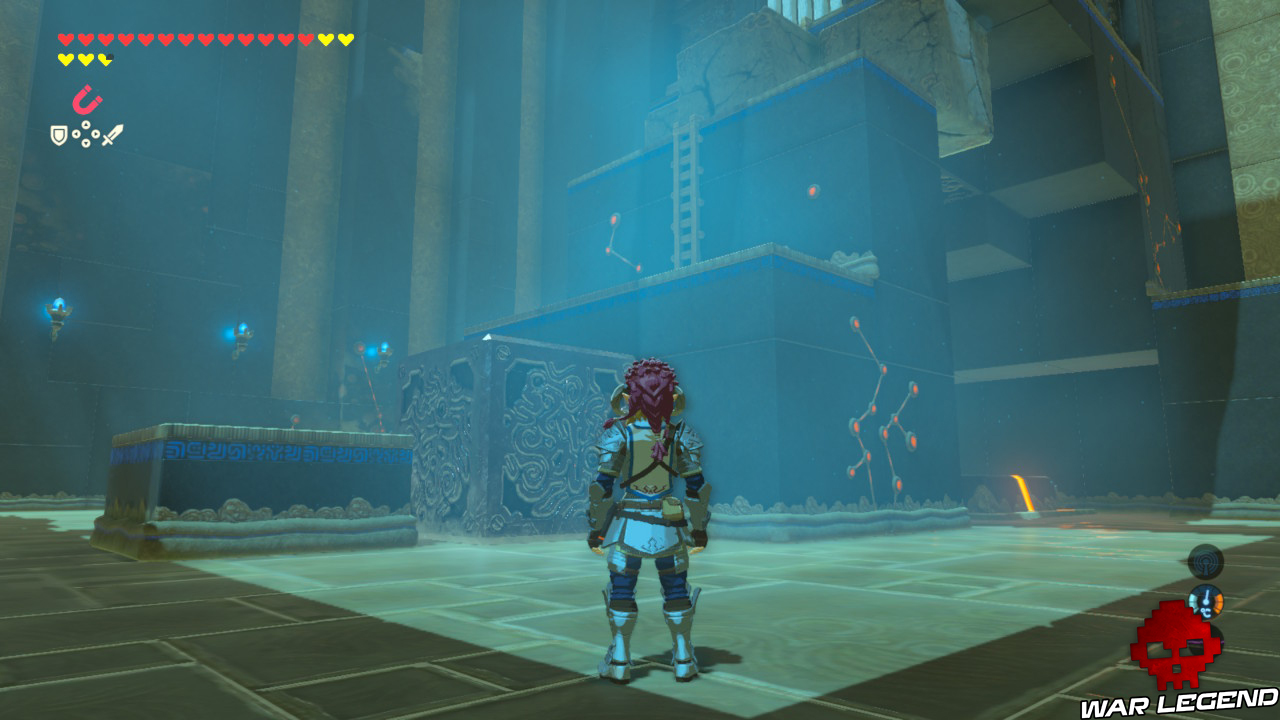Click the first yellow heart on the second row
This screenshot has height=720, width=1280.
65,59
